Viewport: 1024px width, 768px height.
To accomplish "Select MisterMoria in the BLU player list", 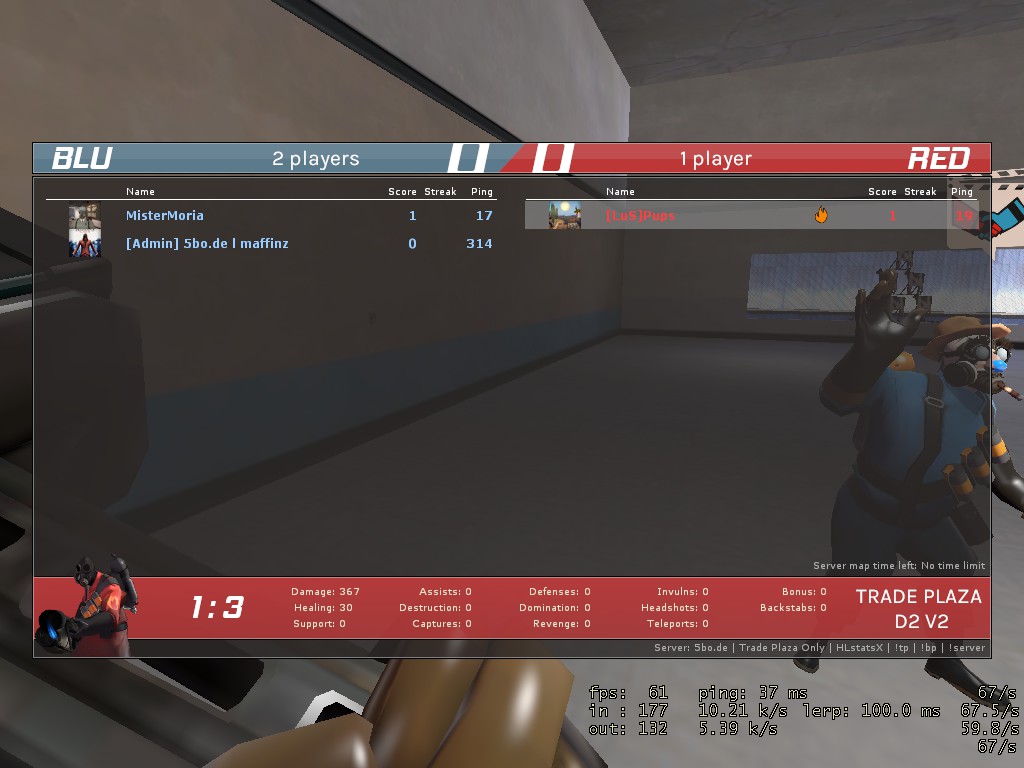I will click(x=165, y=215).
